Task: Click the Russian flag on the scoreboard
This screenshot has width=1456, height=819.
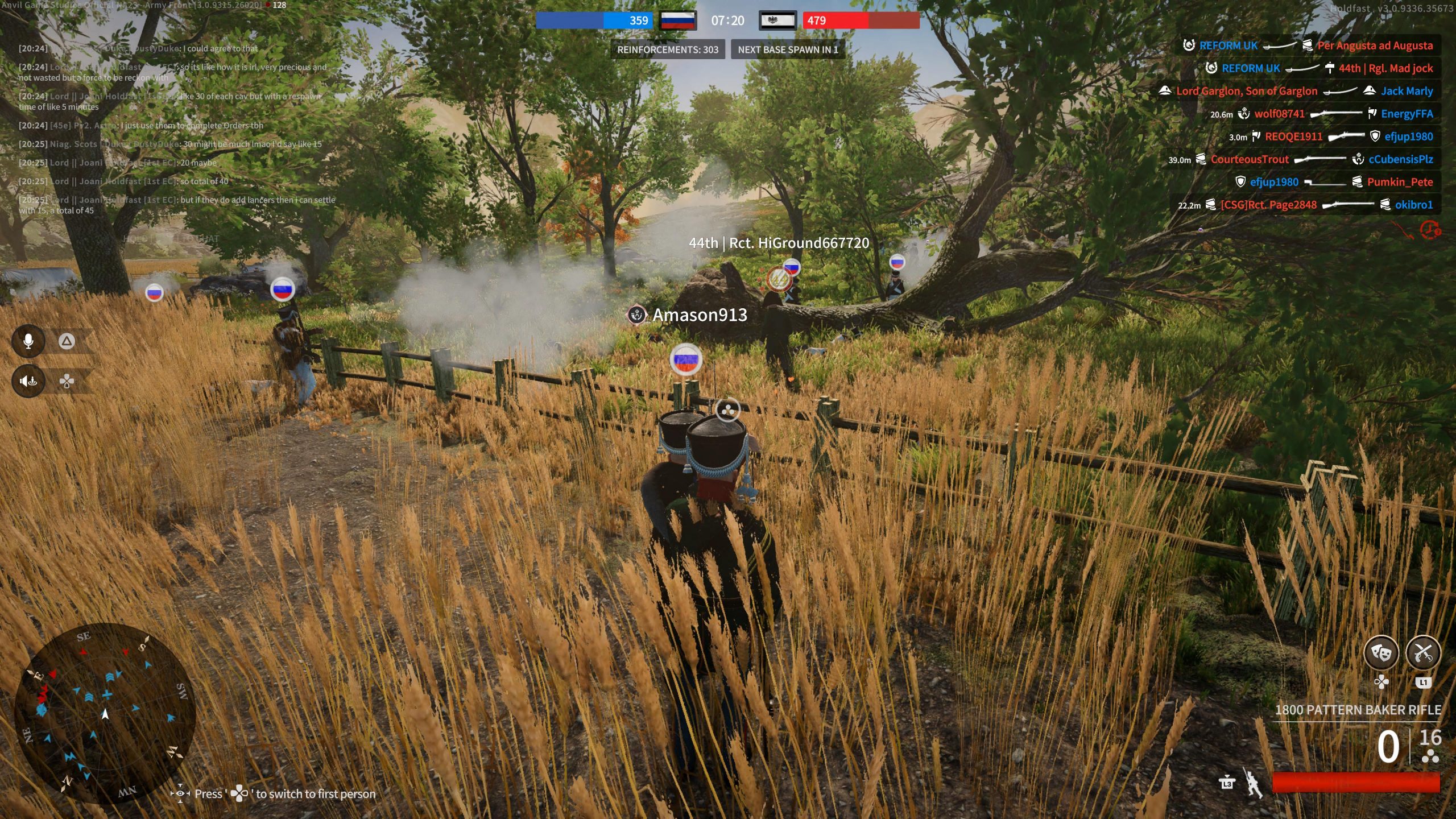Action: 678,21
